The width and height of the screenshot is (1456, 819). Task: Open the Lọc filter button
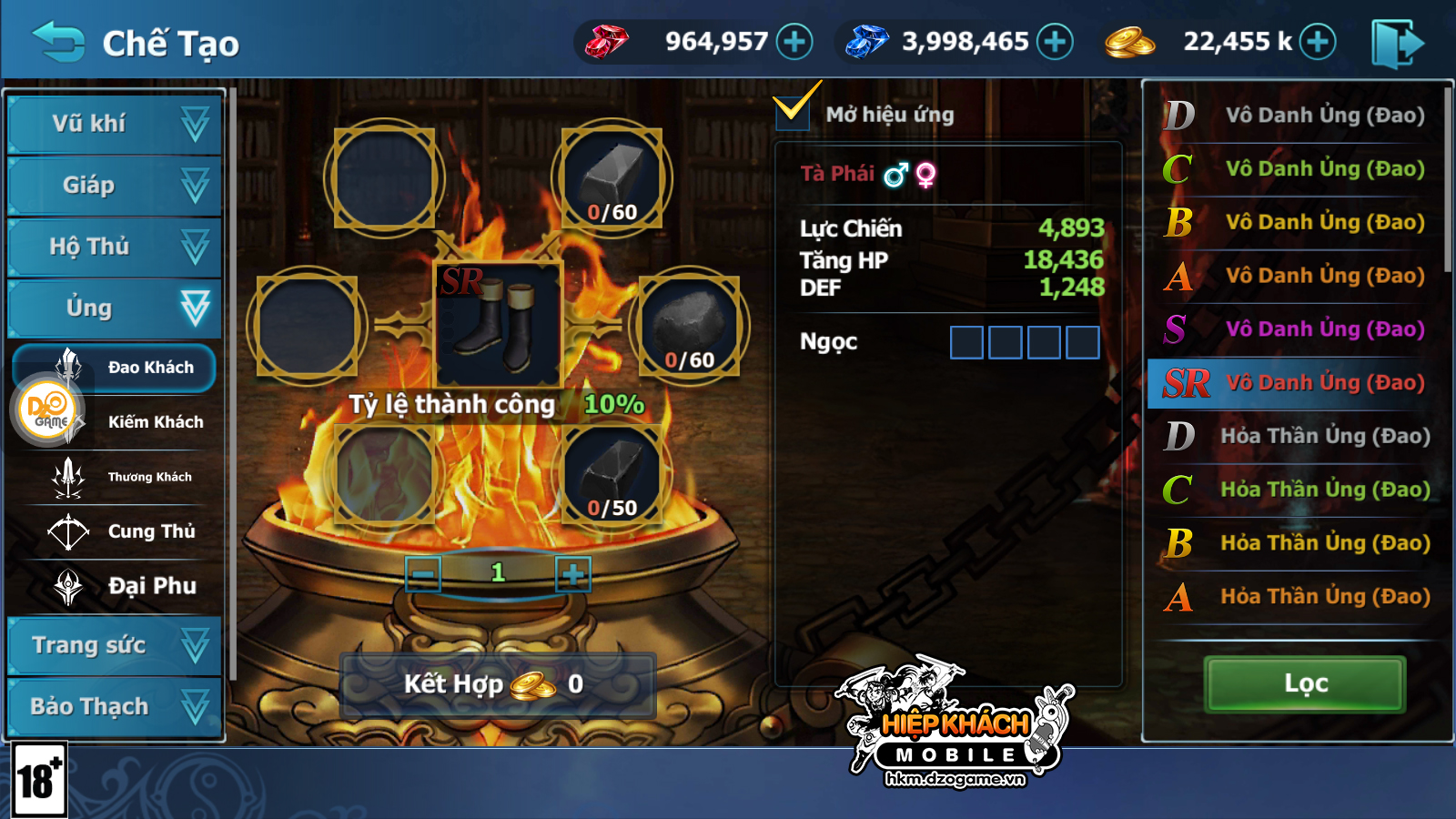[x=1305, y=683]
